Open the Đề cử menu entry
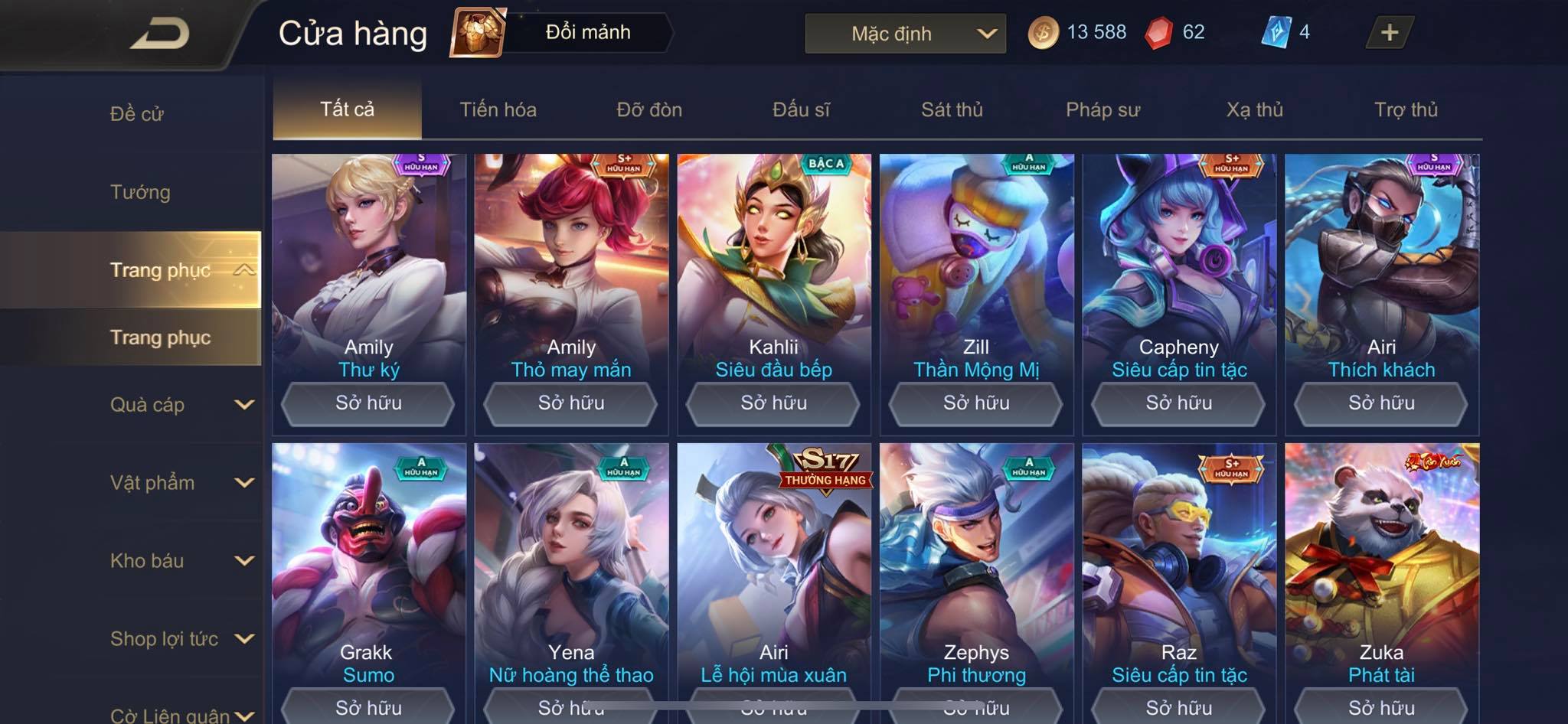The width and height of the screenshot is (1568, 724). click(137, 114)
